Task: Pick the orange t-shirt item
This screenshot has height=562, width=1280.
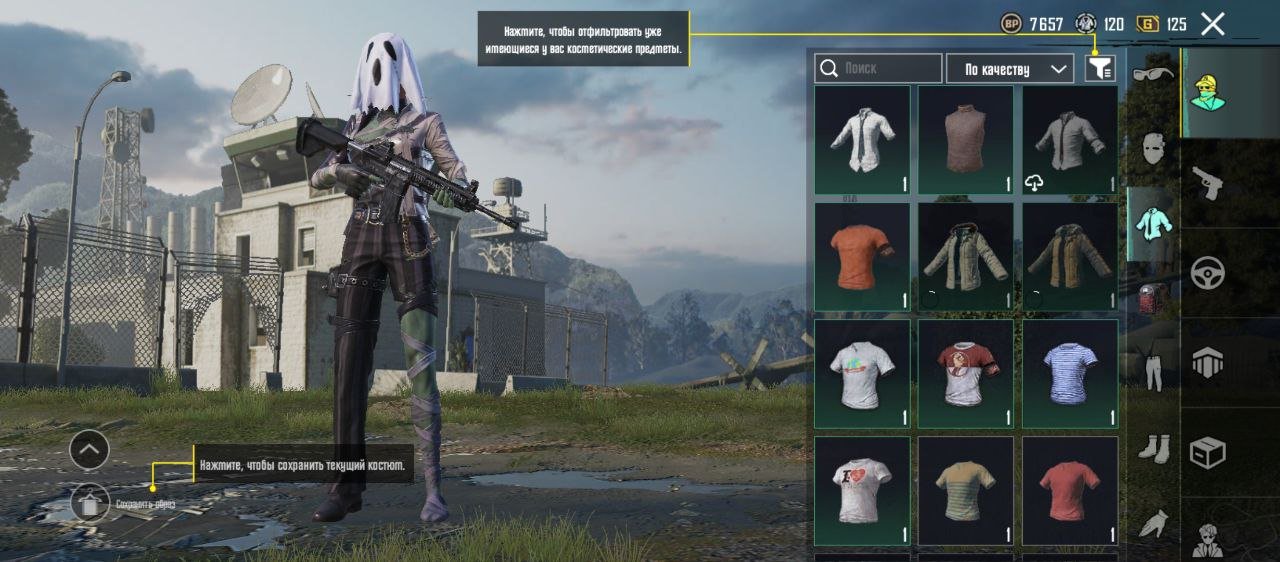Action: [862, 257]
